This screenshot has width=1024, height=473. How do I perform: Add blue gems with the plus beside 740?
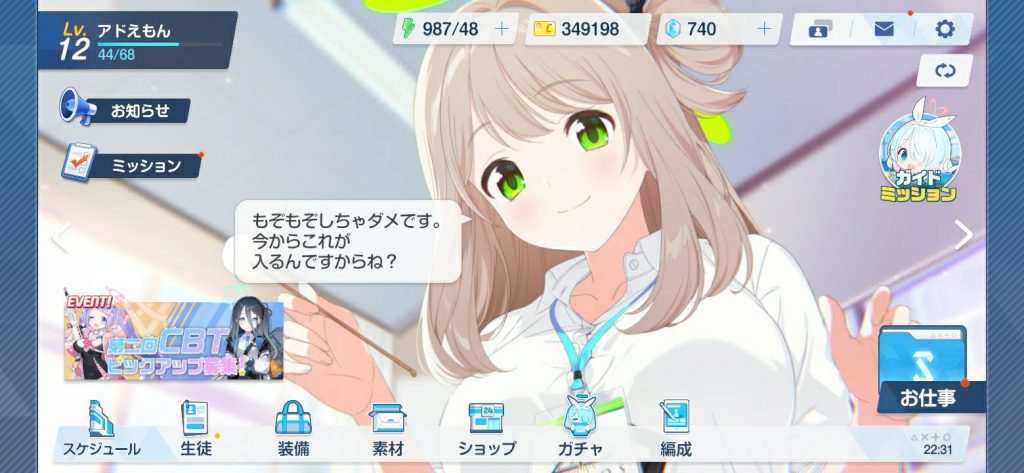point(764,29)
